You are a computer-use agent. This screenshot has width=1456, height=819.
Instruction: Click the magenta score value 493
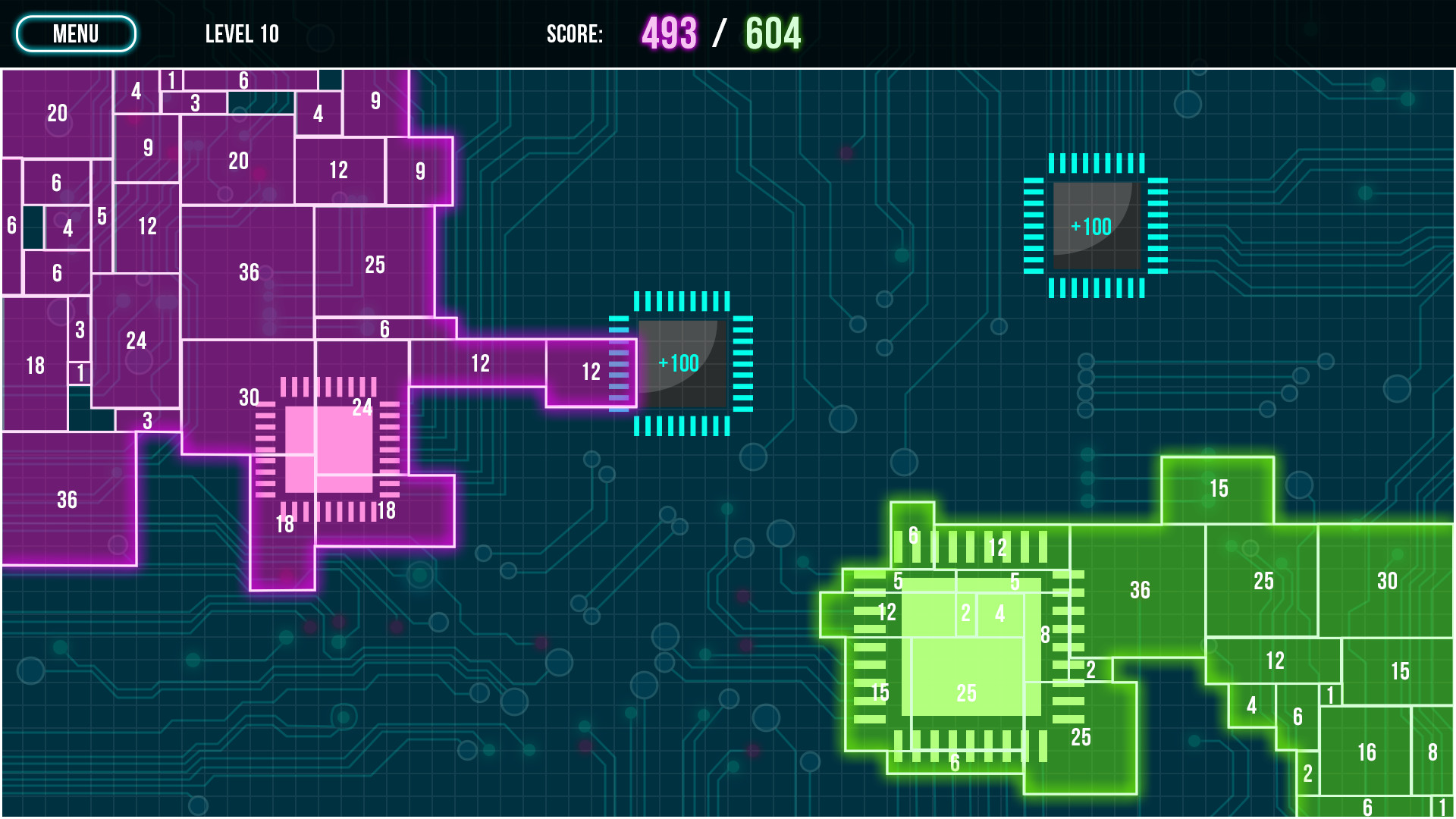pyautogui.click(x=670, y=33)
